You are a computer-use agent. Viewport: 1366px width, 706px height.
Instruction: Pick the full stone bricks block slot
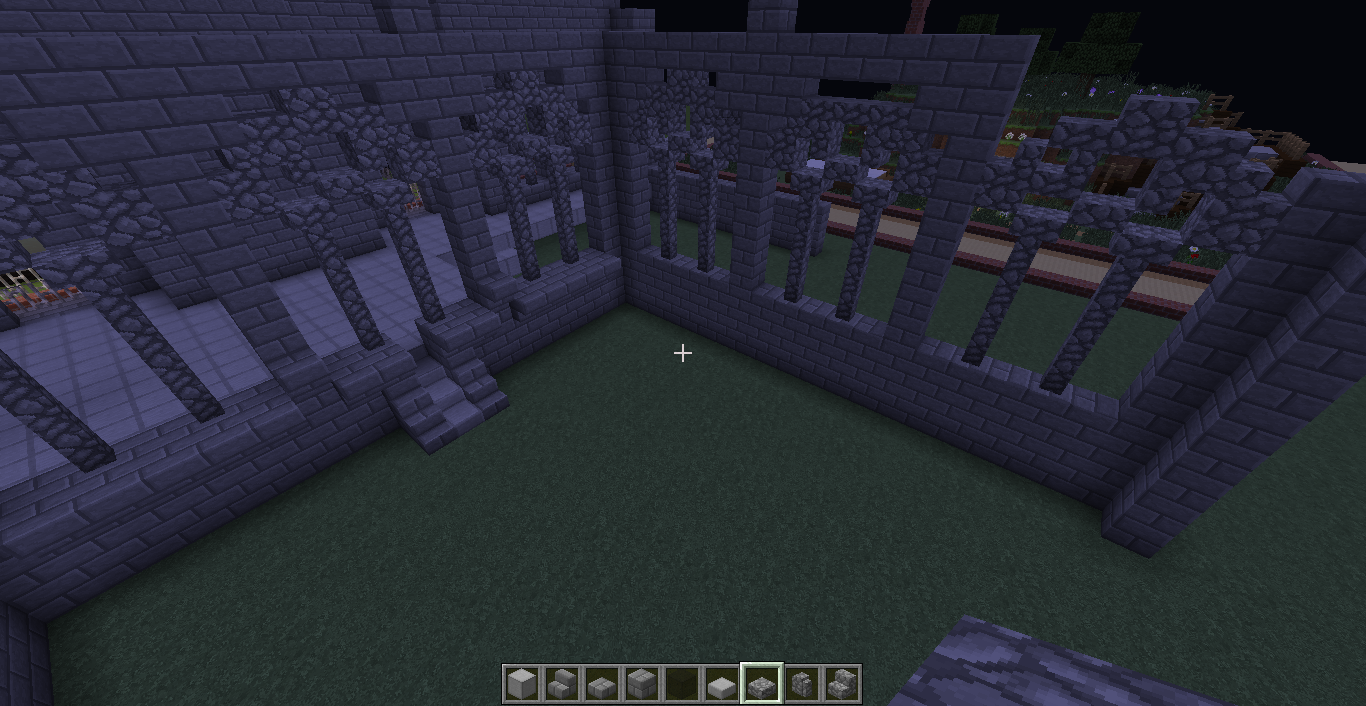[x=641, y=684]
